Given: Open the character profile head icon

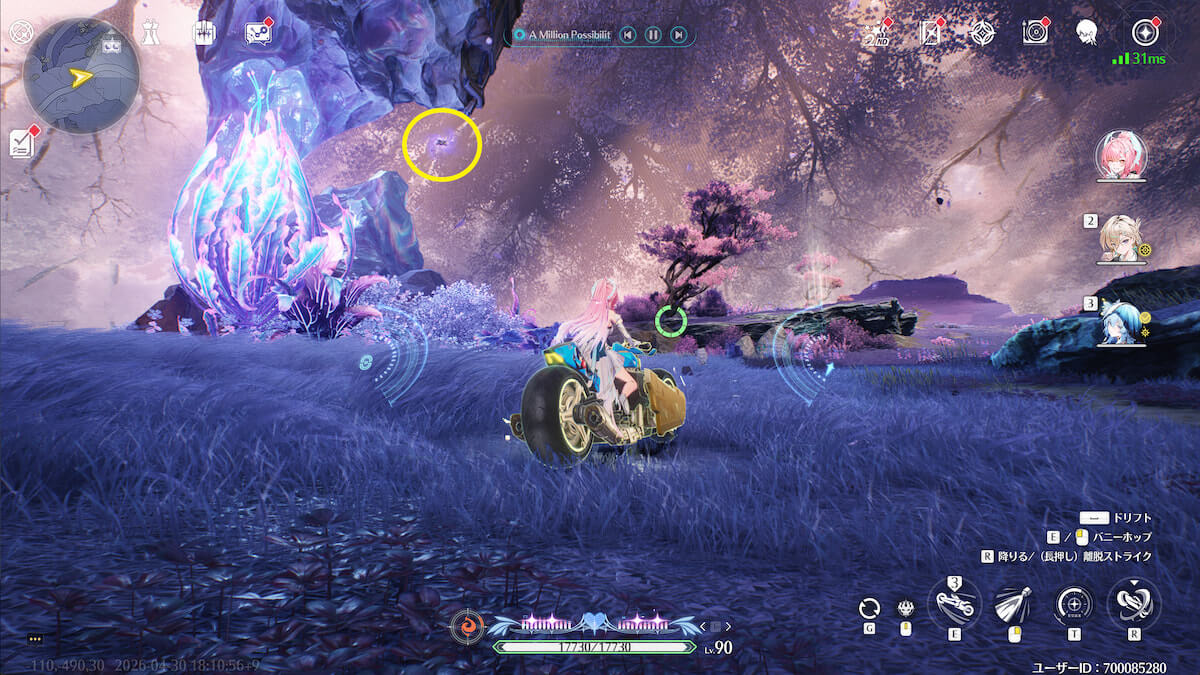Looking at the screenshot, I should [1087, 33].
